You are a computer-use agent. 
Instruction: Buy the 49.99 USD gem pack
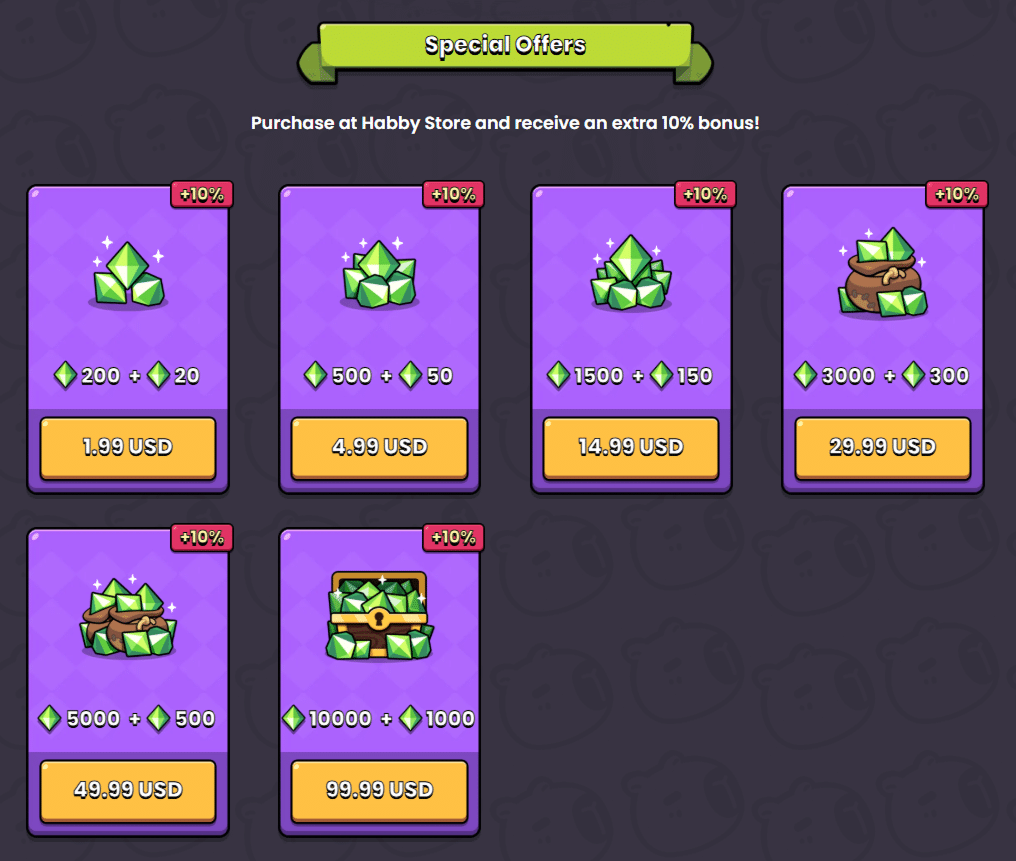point(128,790)
